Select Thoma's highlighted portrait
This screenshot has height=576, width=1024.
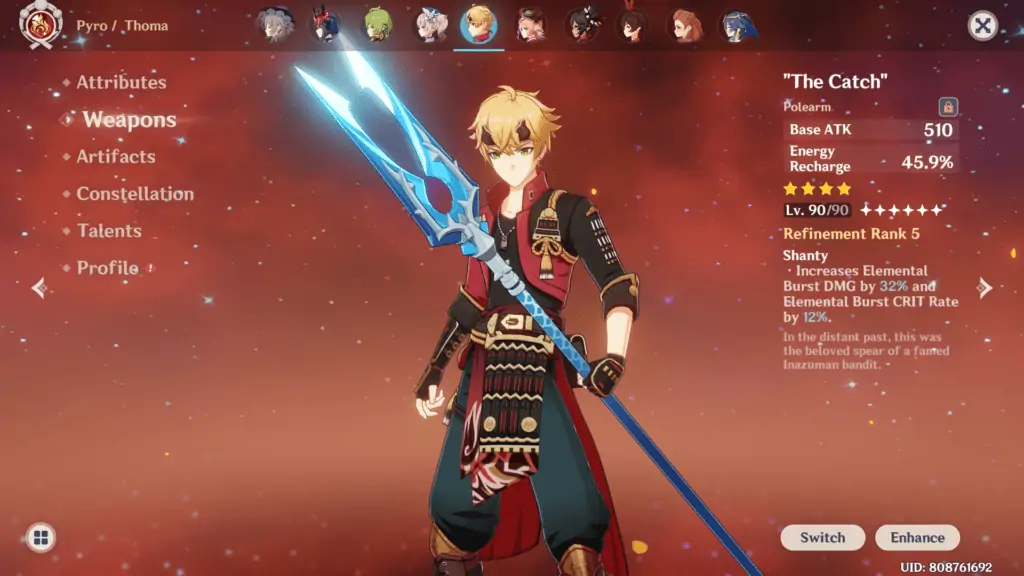(479, 25)
